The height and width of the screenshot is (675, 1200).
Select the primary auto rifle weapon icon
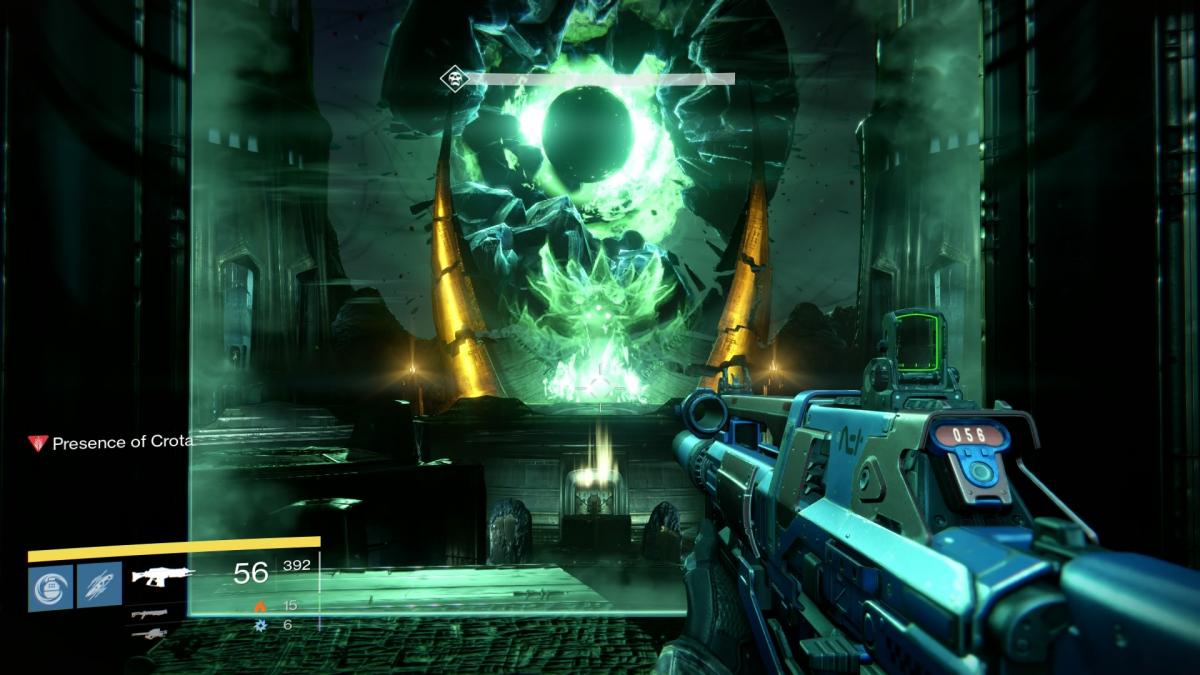point(161,575)
